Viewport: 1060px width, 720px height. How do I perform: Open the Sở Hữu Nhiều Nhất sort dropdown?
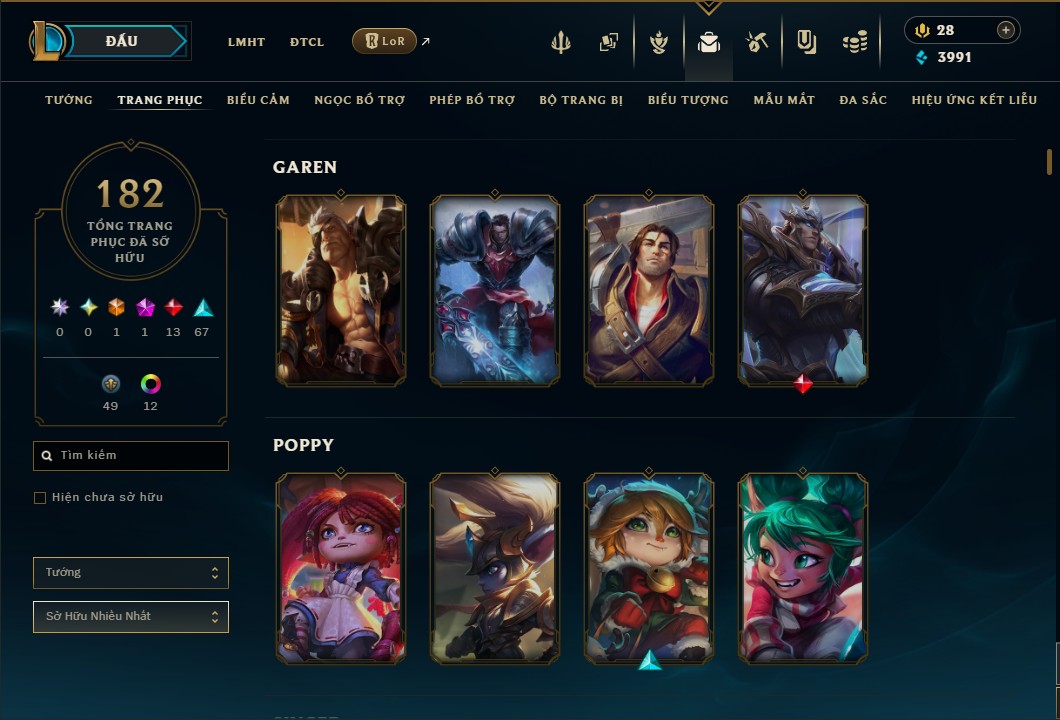coord(131,617)
